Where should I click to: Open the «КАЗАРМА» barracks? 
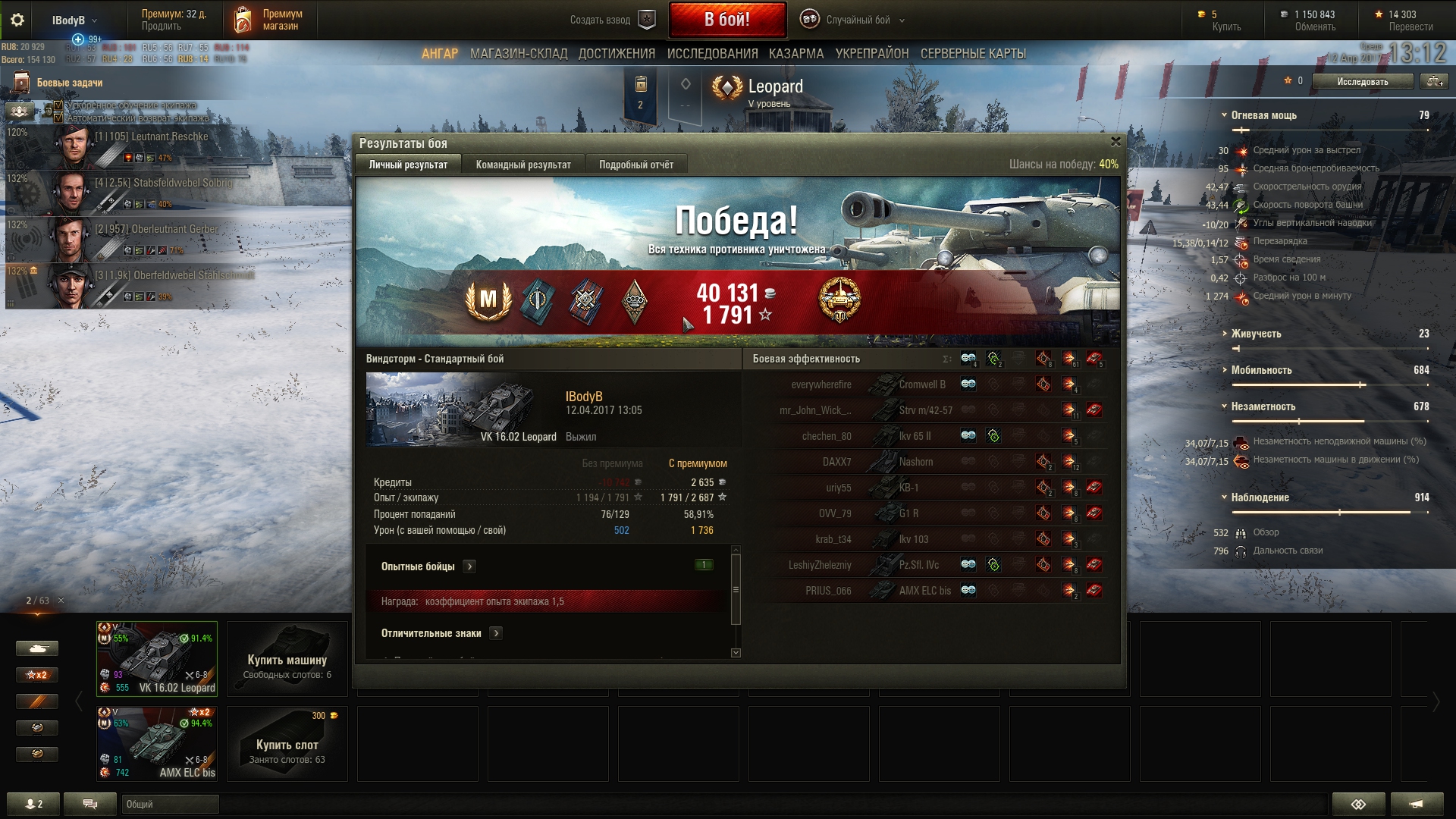795,54
